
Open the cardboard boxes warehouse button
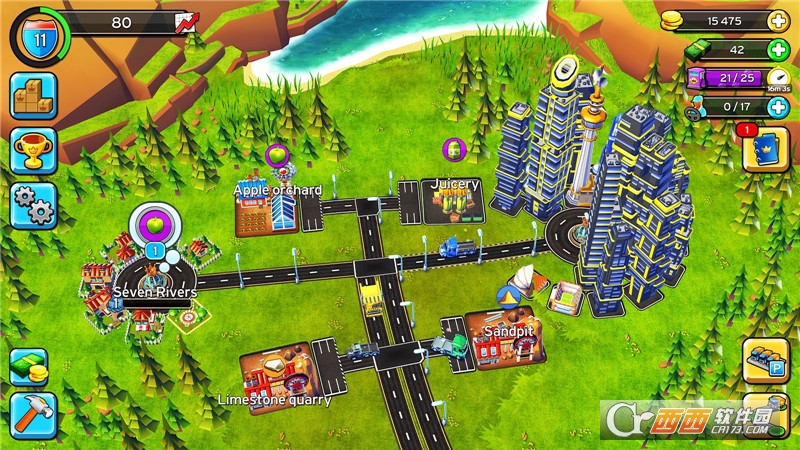pyautogui.click(x=33, y=96)
